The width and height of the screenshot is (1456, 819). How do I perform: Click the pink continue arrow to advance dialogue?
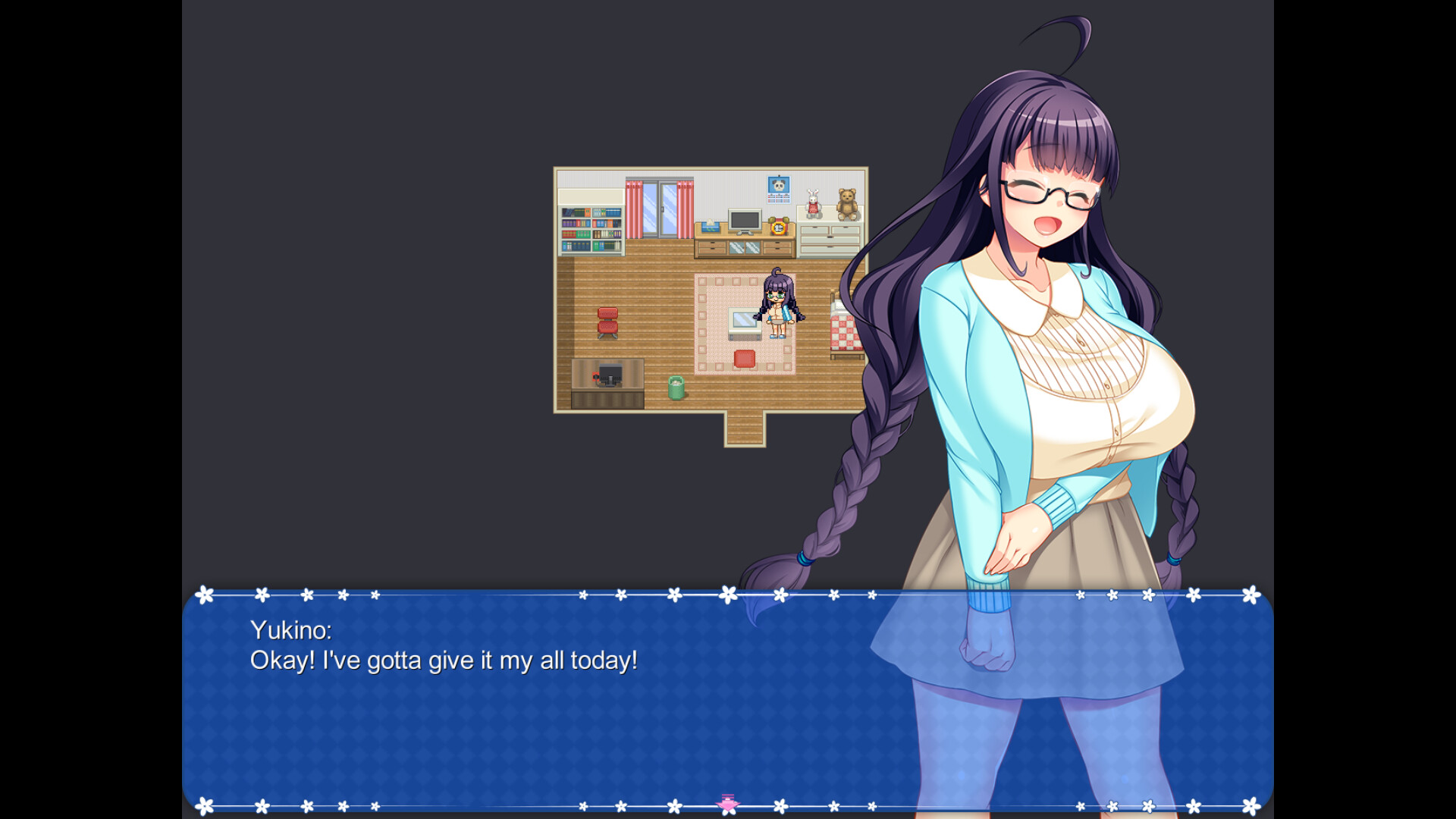click(x=727, y=802)
